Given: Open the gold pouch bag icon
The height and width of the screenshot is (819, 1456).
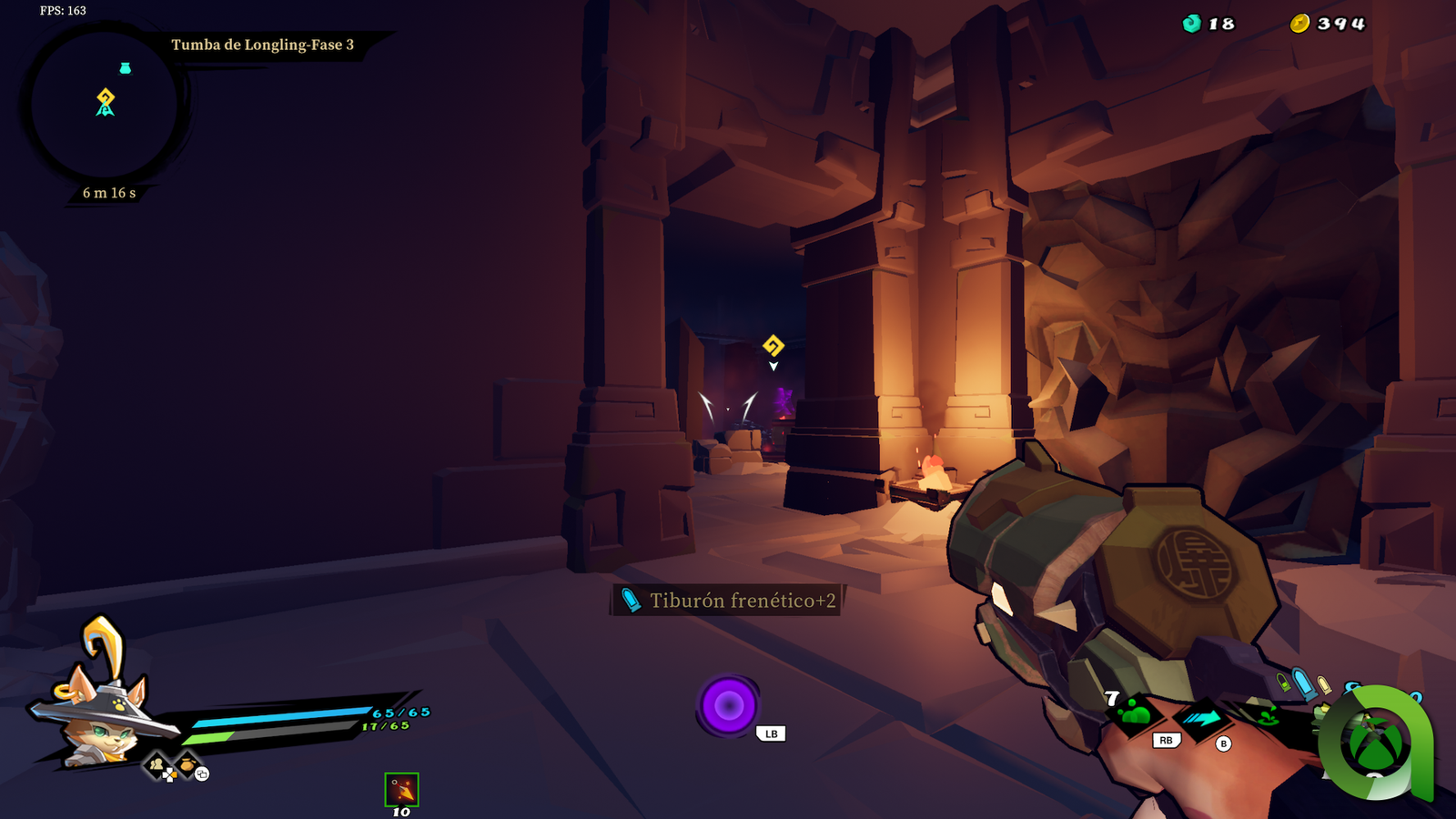Looking at the screenshot, I should pos(187,764).
